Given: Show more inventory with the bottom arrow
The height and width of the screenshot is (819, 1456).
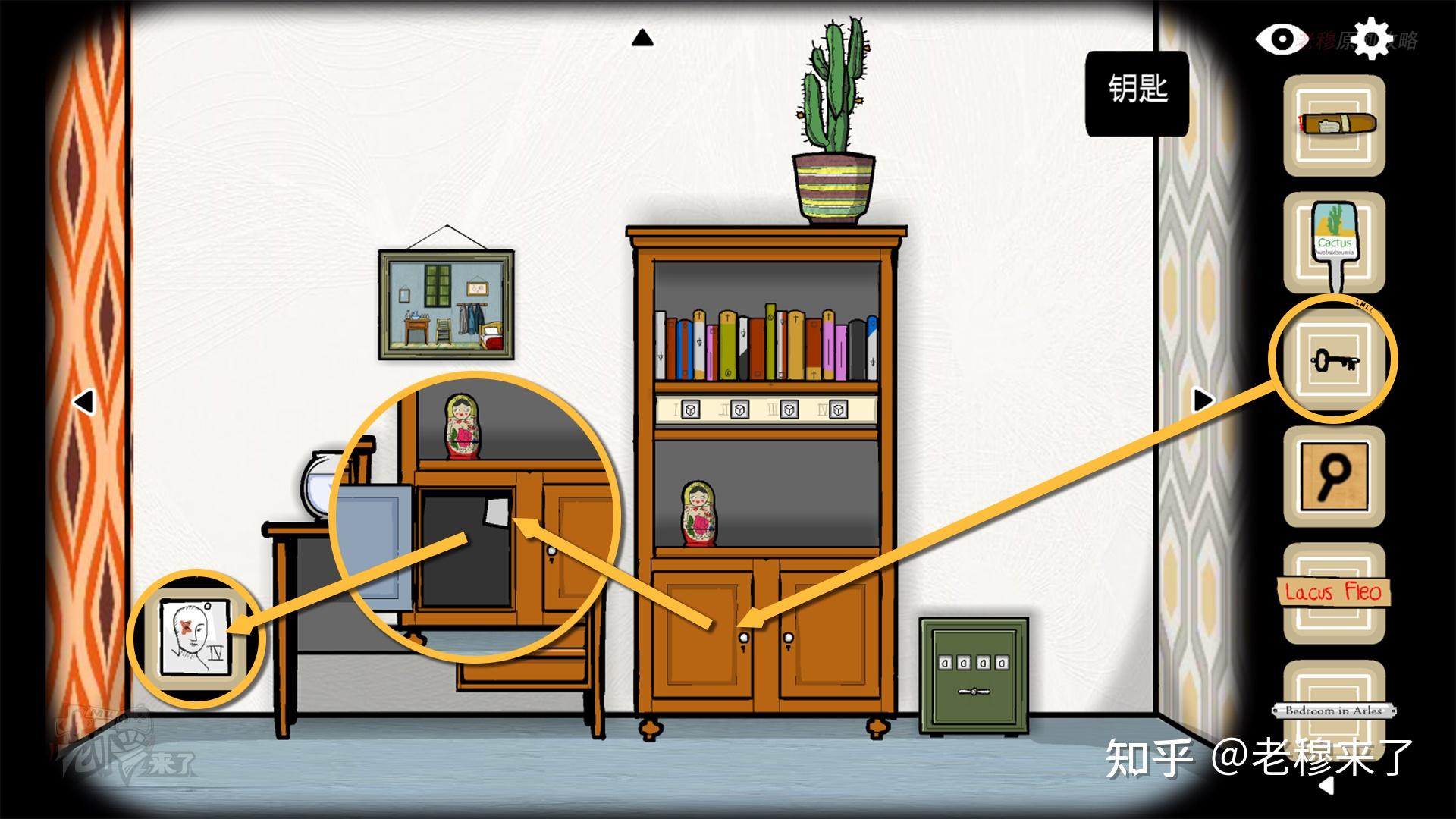Looking at the screenshot, I should (1326, 786).
